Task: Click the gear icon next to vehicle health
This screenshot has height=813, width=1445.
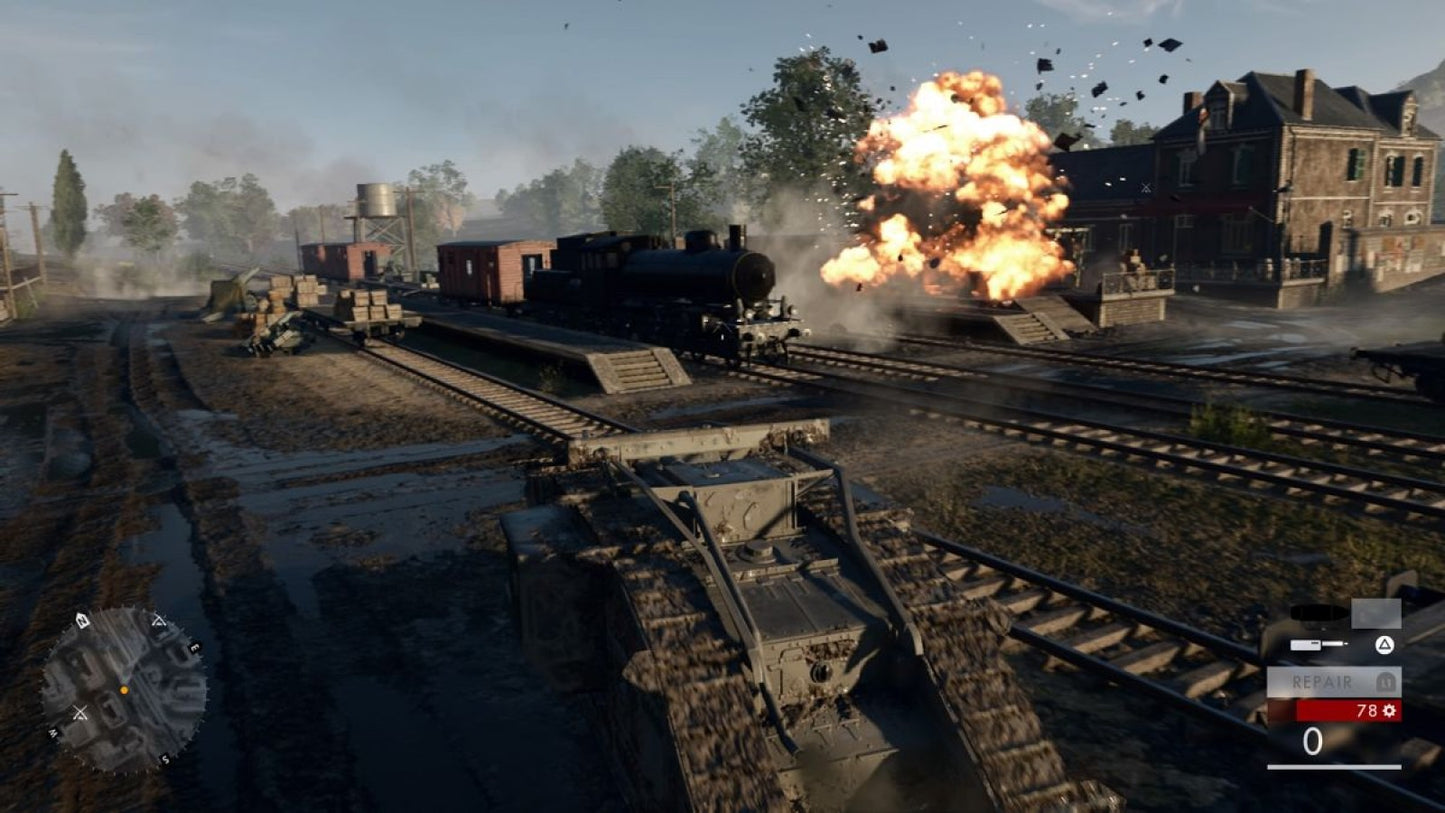Action: (x=1389, y=710)
